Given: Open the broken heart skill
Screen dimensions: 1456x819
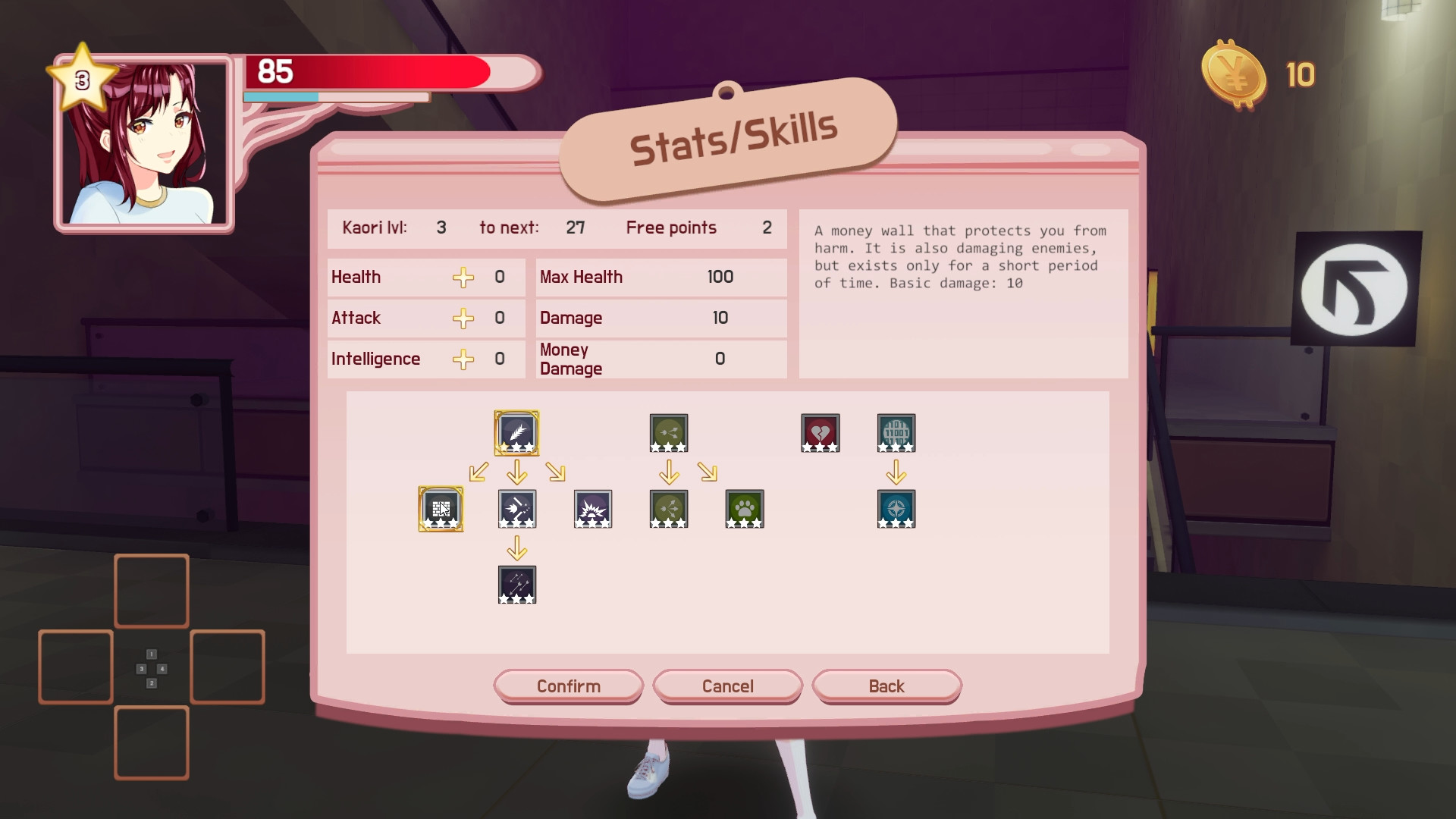Looking at the screenshot, I should click(x=820, y=432).
